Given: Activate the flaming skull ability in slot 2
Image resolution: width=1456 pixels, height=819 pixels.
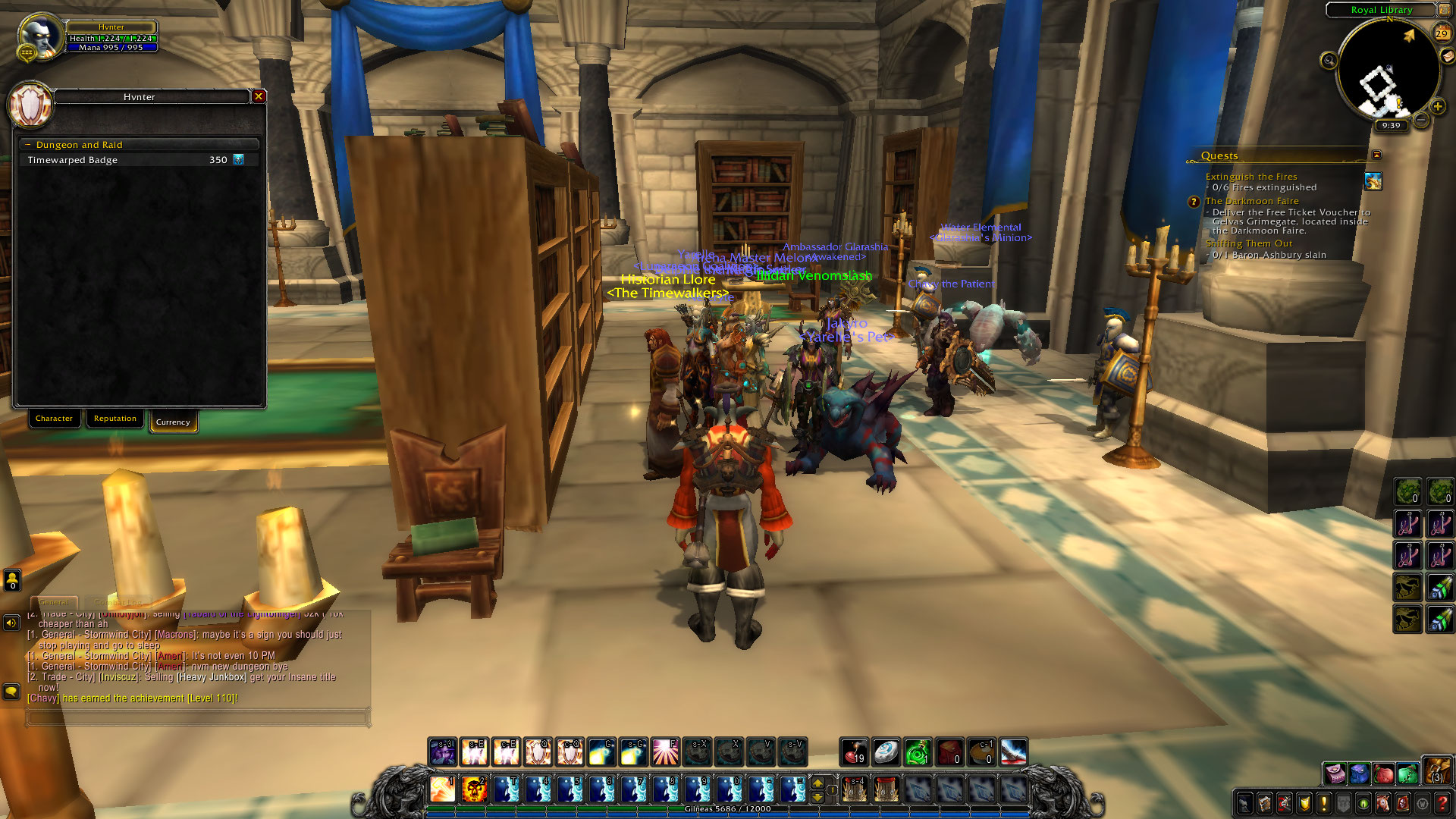Looking at the screenshot, I should coord(474,789).
